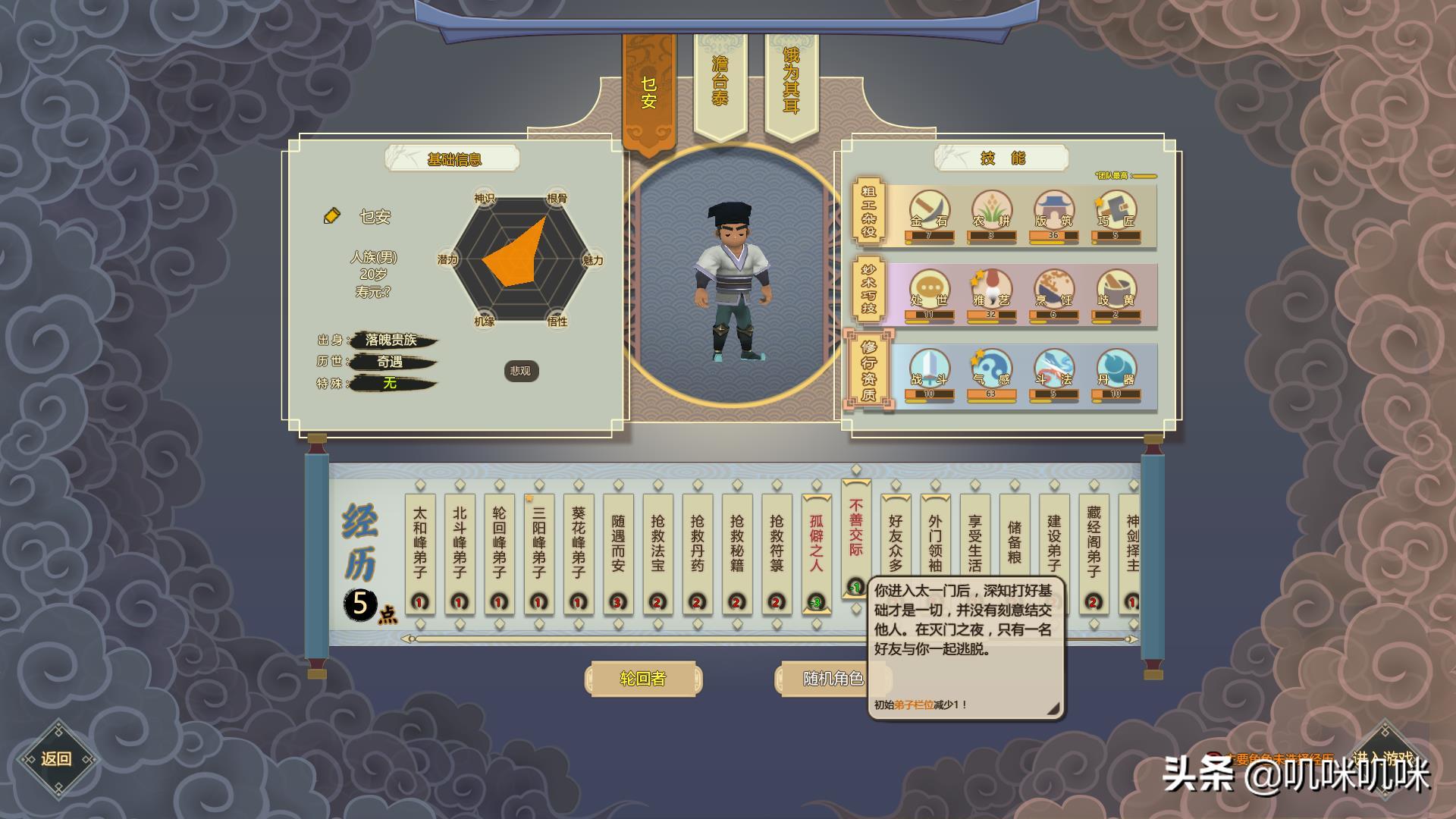Open the 修行资质 skill category
This screenshot has width=1456, height=819.
(x=869, y=370)
